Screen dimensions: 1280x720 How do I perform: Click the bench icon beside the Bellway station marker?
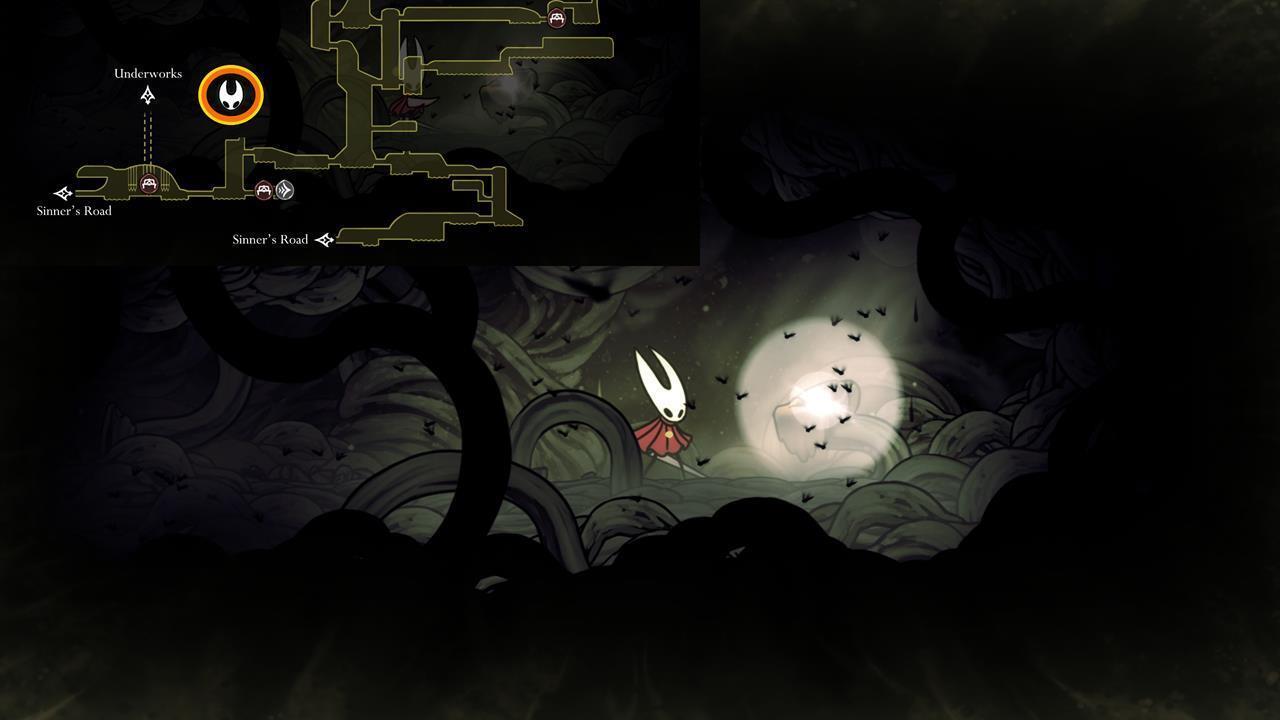263,190
